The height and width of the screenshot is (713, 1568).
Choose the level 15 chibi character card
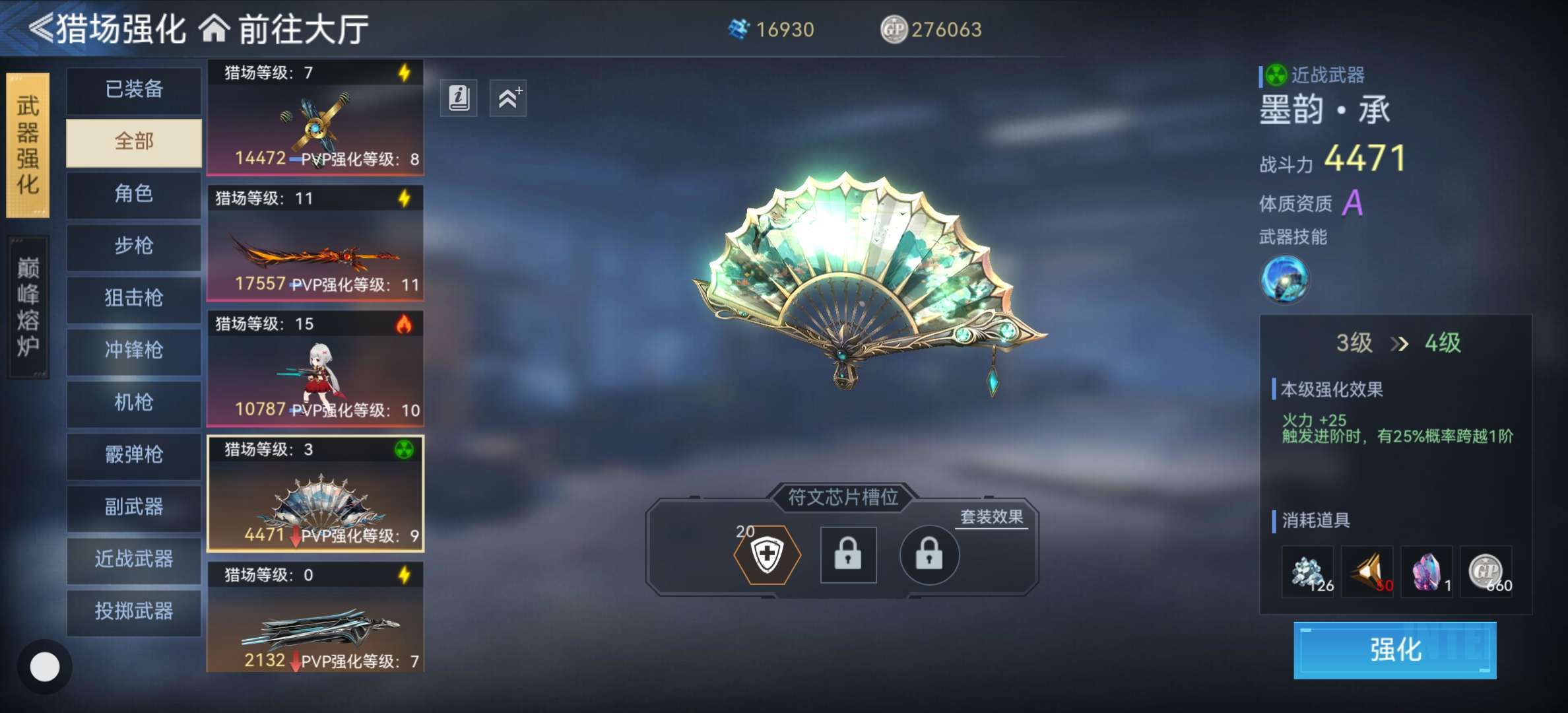pos(315,368)
